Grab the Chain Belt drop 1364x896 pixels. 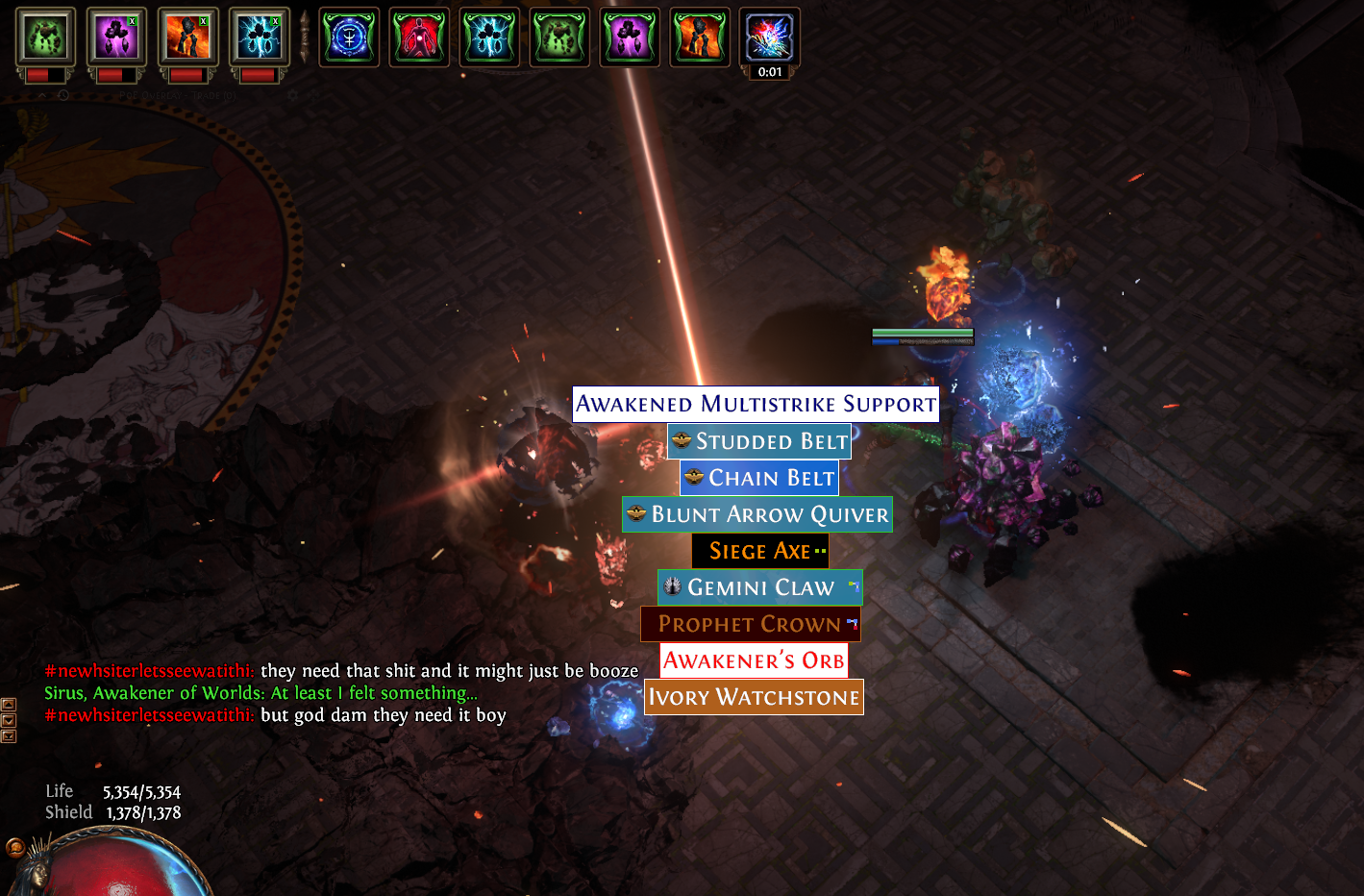[759, 478]
